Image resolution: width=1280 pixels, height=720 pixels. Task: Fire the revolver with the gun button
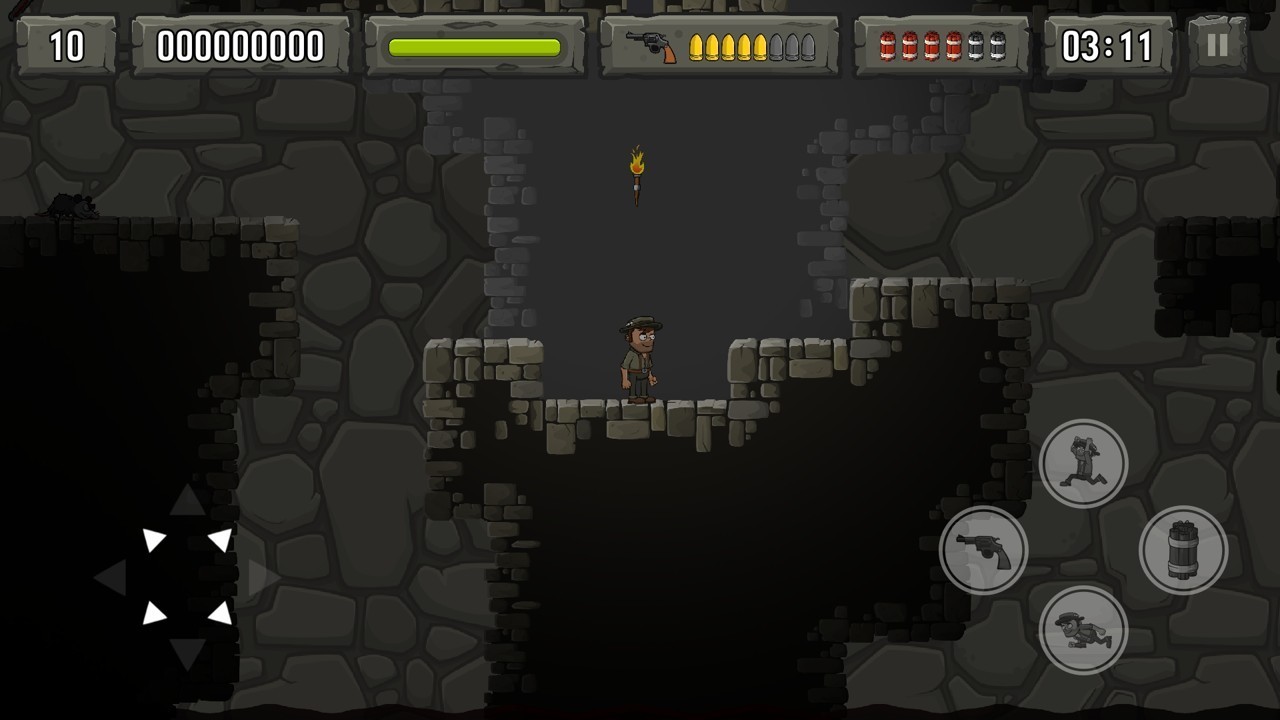983,550
